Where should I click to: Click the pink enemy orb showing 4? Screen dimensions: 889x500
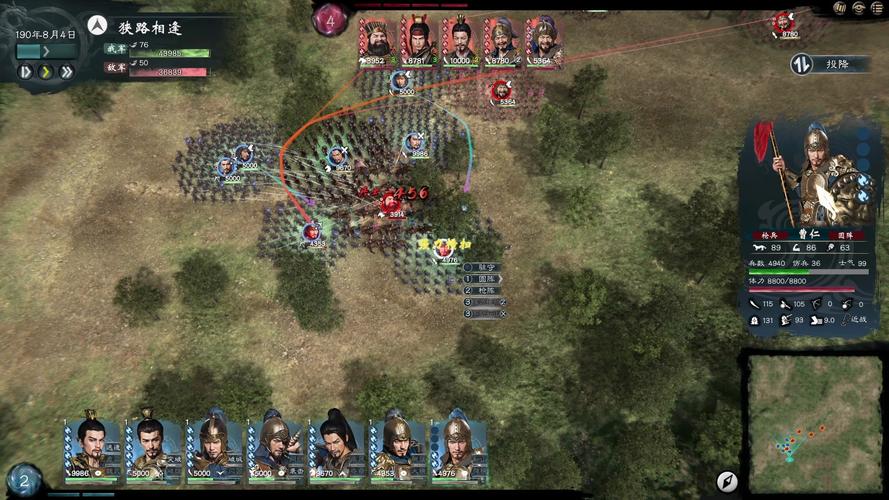[331, 19]
